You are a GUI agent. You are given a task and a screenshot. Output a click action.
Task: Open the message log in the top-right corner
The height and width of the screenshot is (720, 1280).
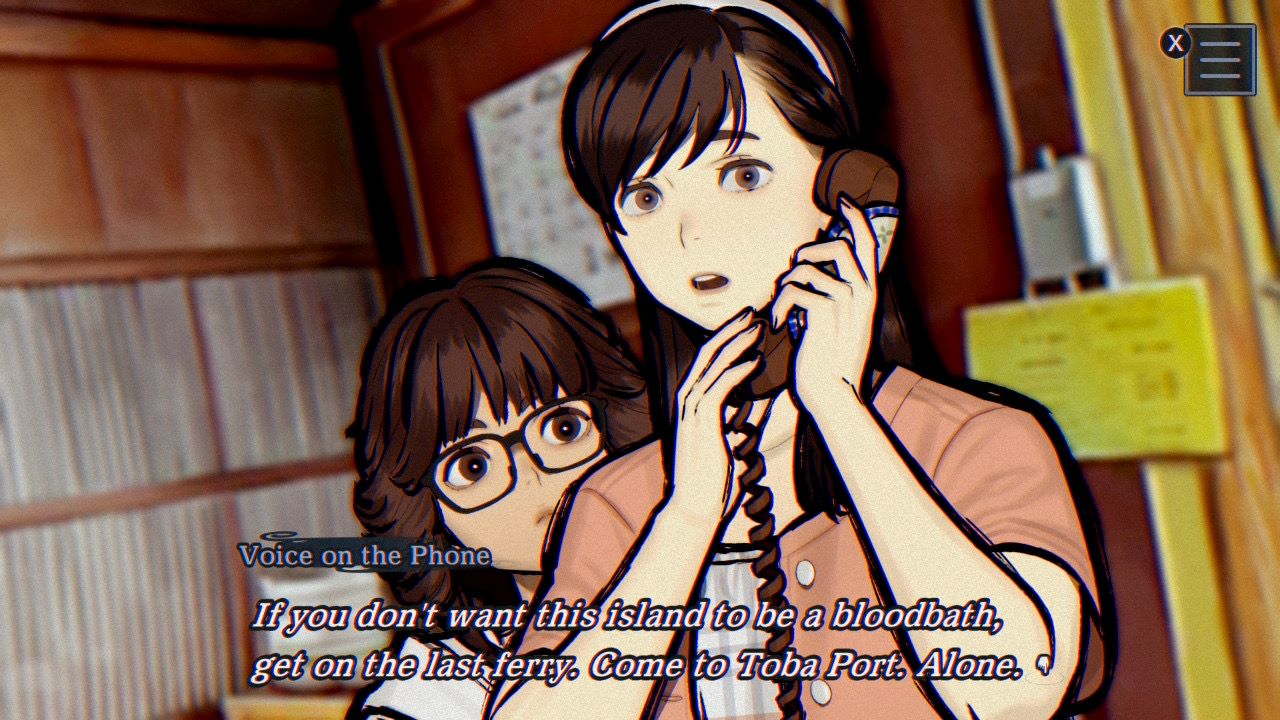tap(1220, 58)
